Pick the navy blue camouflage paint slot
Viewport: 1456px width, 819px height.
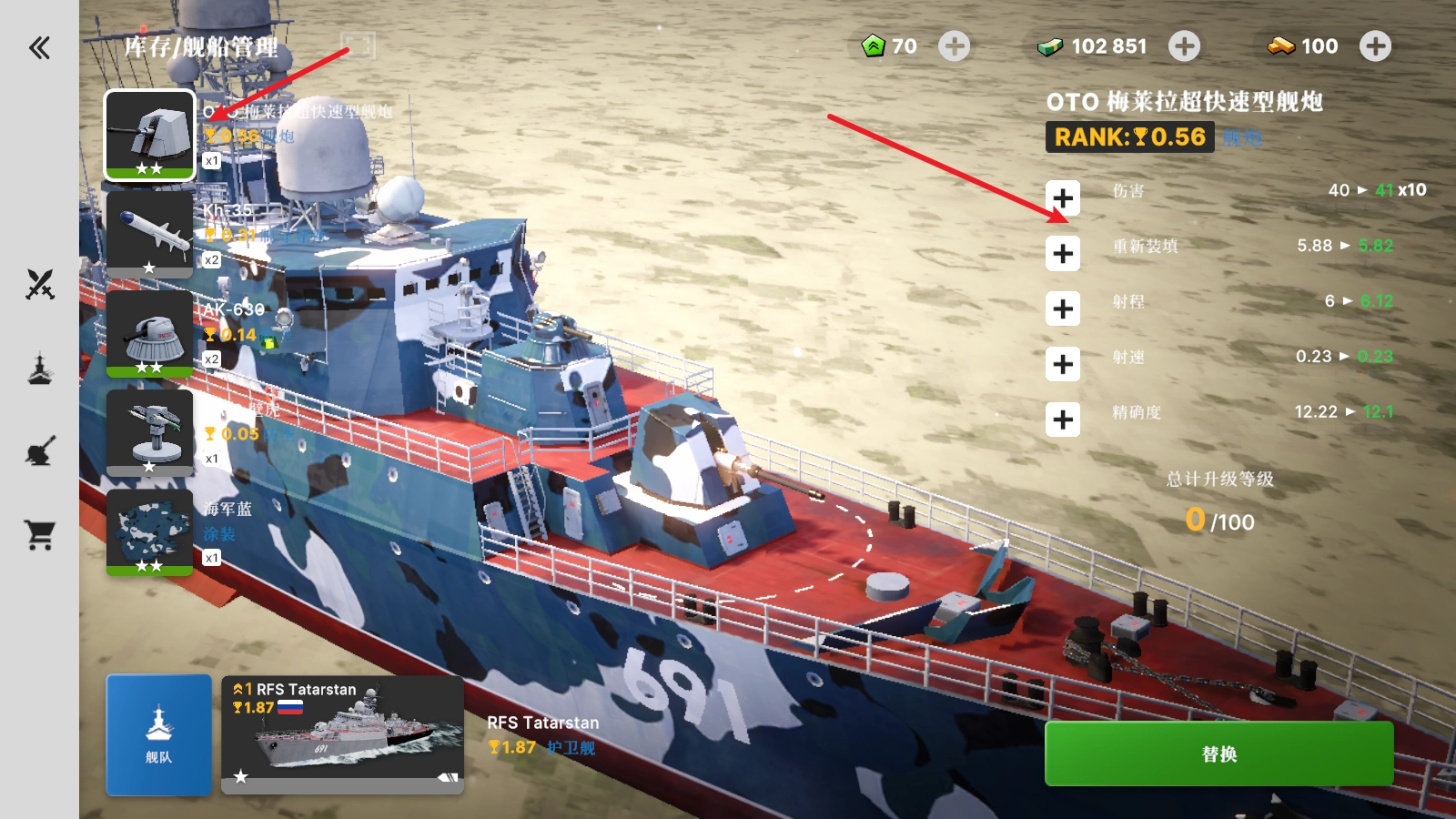pyautogui.click(x=150, y=532)
